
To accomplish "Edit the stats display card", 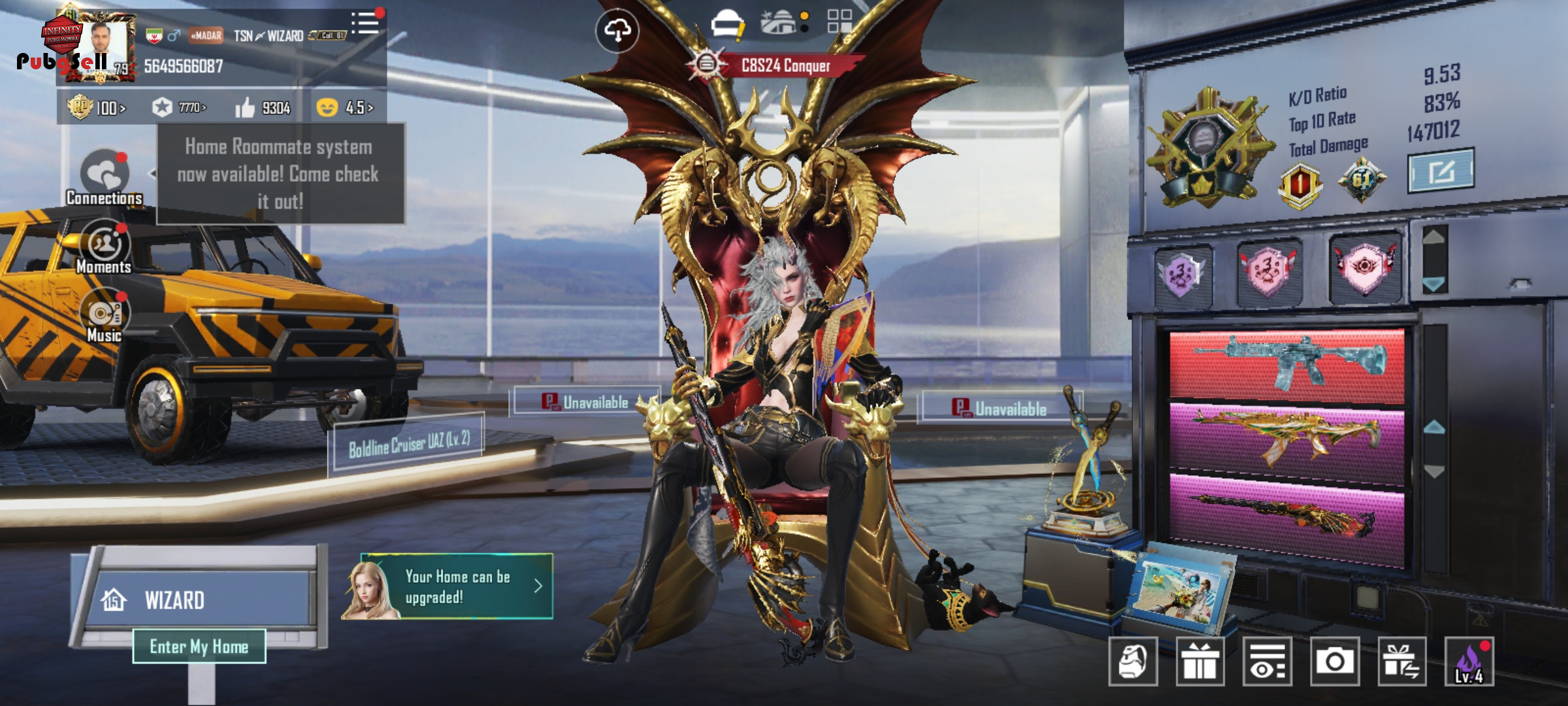I will [x=1441, y=171].
